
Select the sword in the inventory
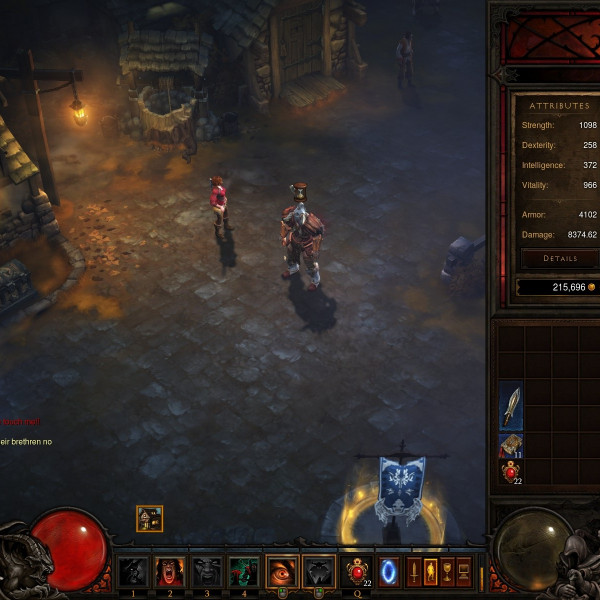pos(511,406)
